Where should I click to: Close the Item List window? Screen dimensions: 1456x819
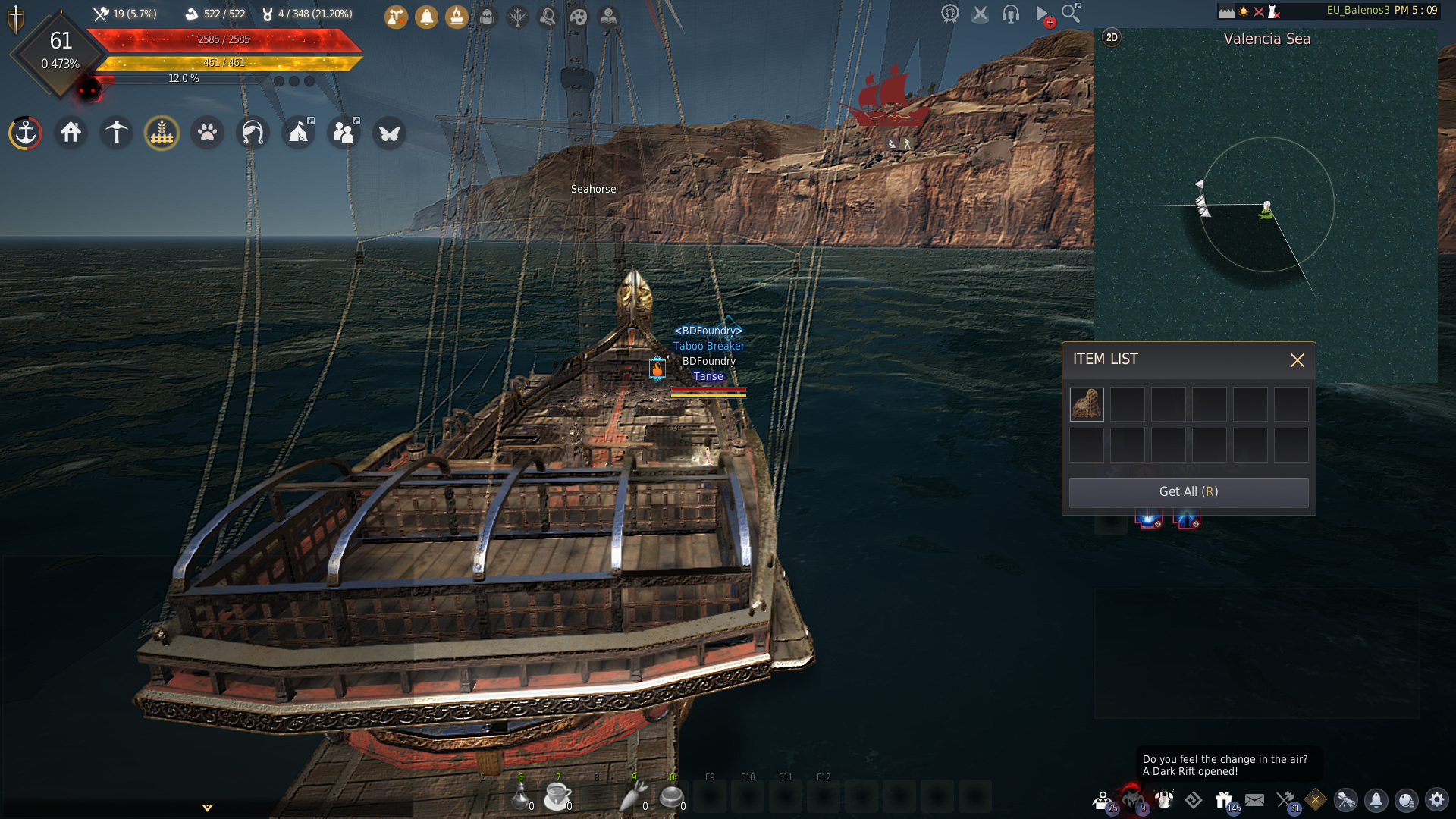tap(1298, 360)
